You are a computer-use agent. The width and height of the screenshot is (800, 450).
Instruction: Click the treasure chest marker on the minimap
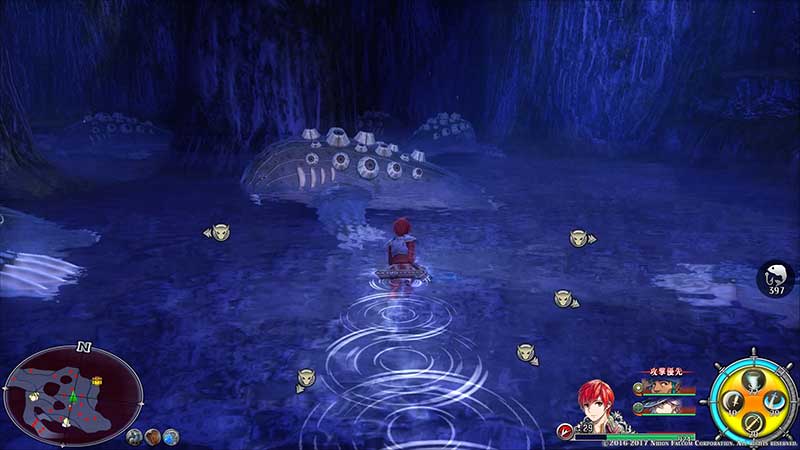(x=97, y=381)
